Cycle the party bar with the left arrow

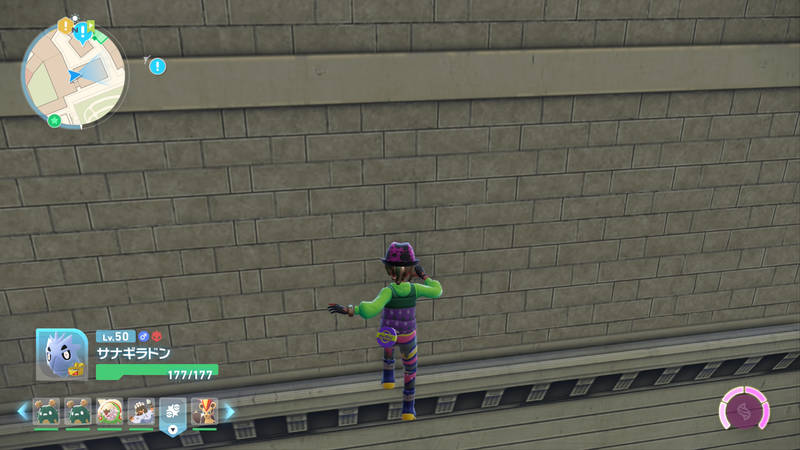22,411
